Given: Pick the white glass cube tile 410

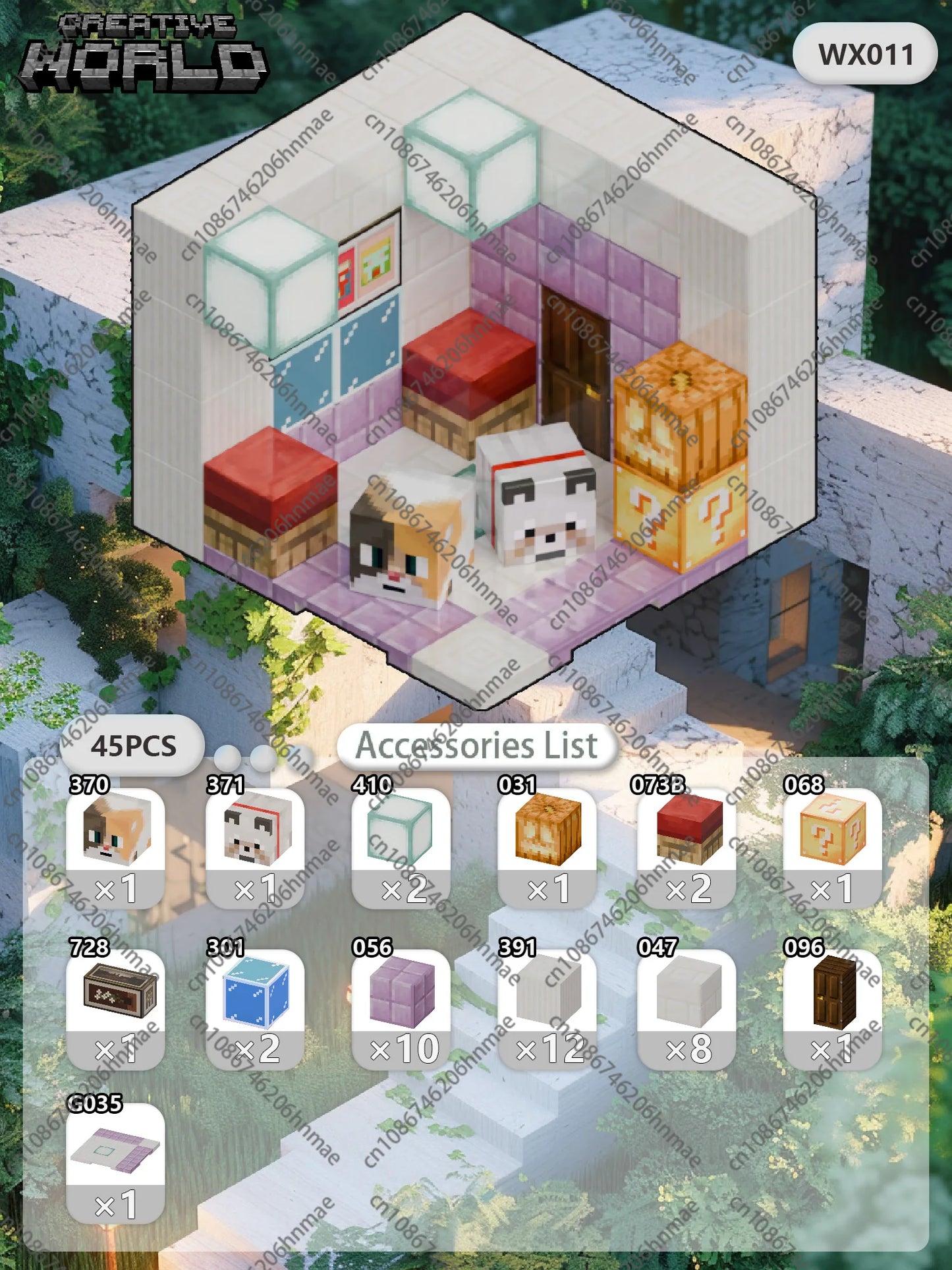Looking at the screenshot, I should 401,847.
